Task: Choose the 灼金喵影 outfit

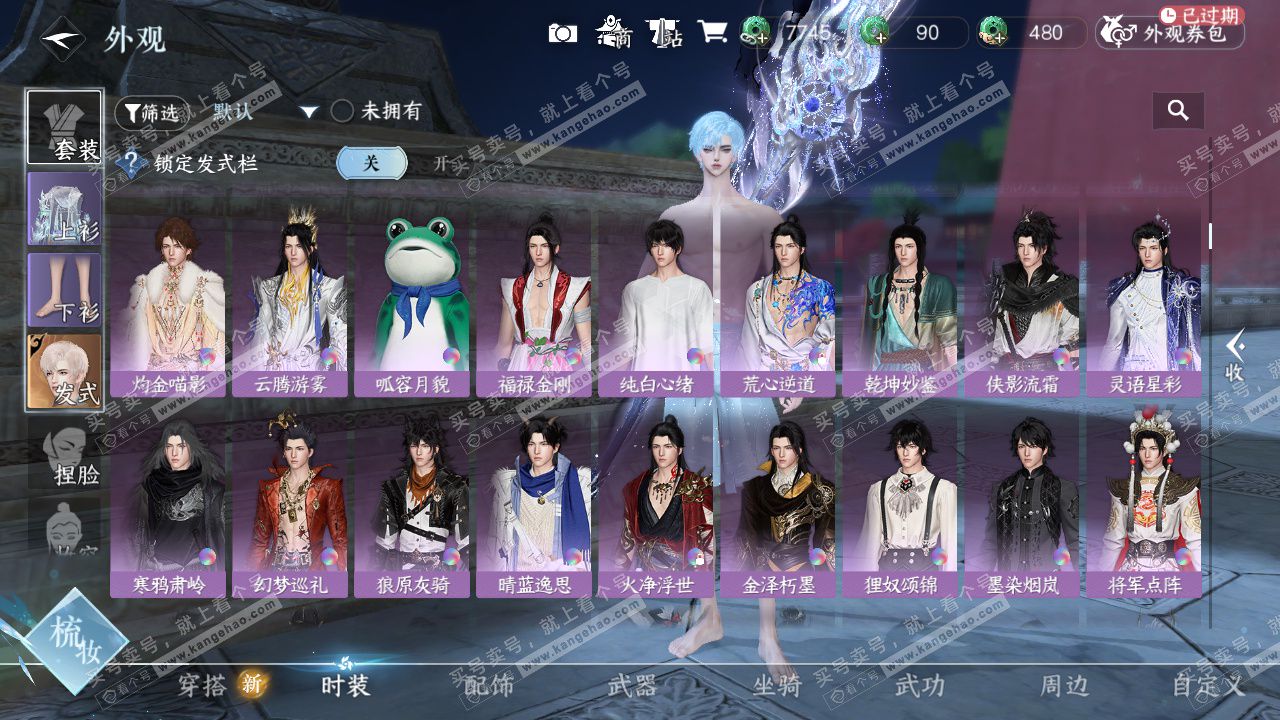Action: pos(168,305)
